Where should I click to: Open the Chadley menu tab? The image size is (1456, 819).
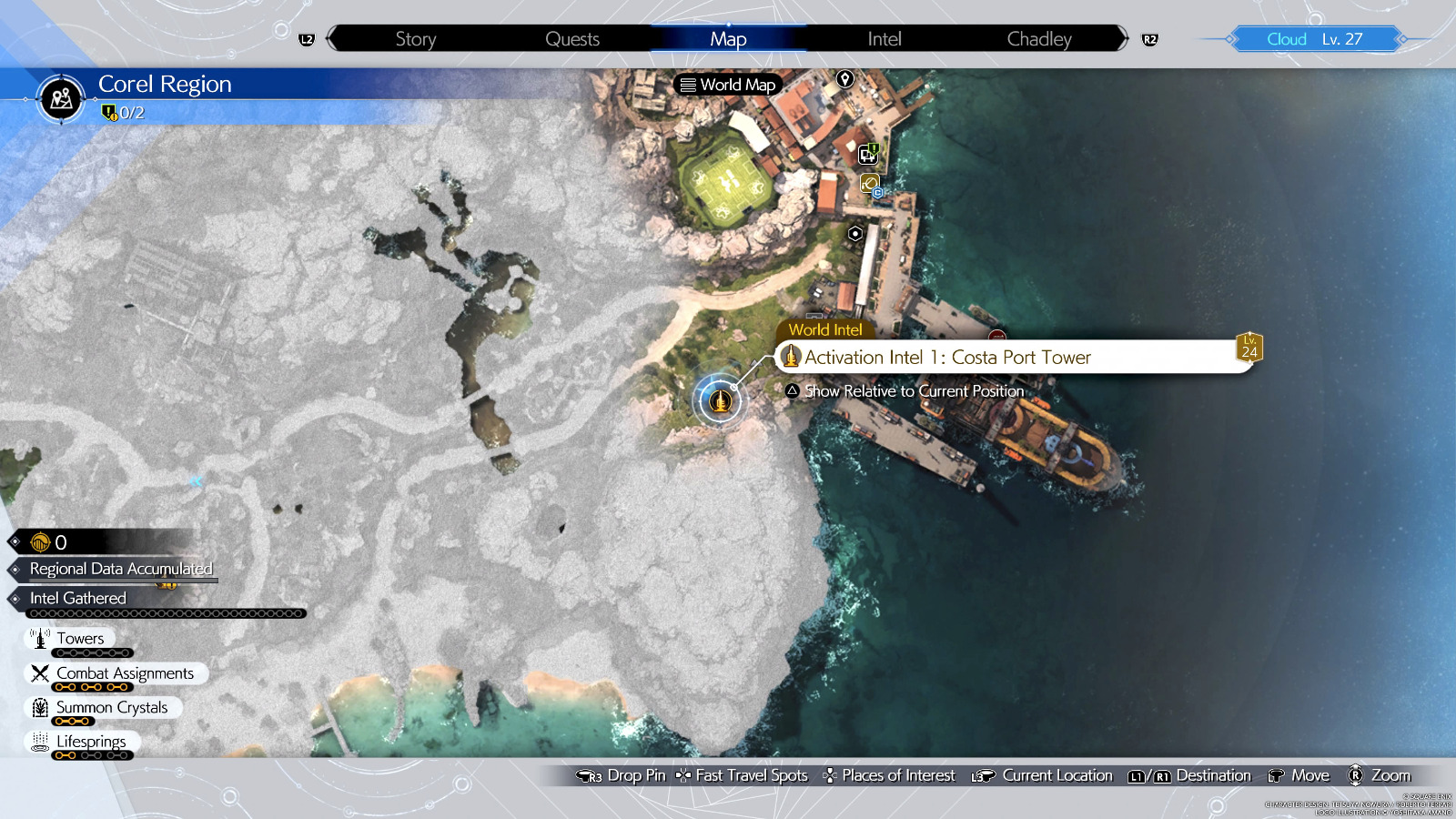click(x=1038, y=38)
